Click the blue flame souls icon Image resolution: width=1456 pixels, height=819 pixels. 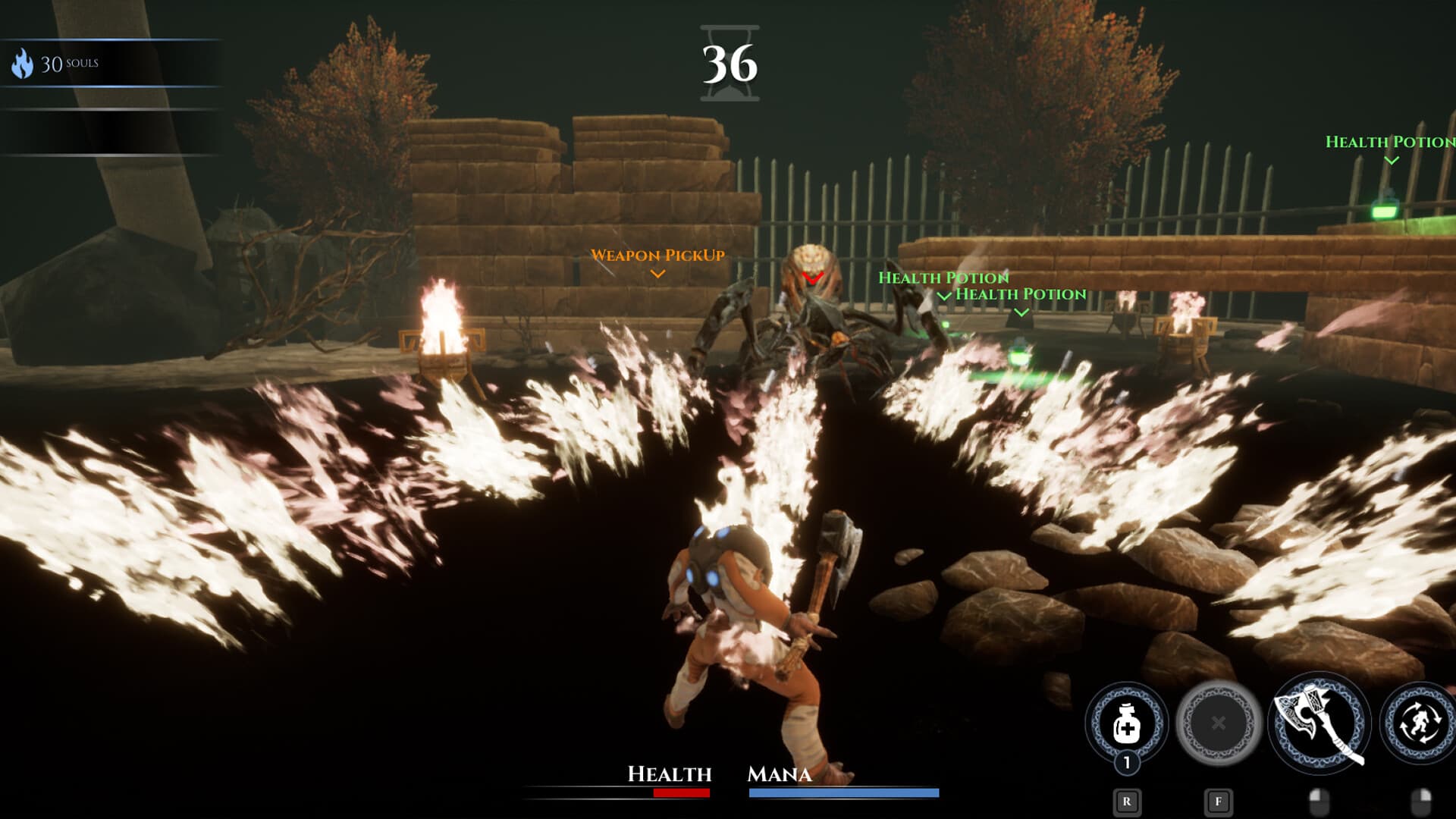[x=24, y=64]
